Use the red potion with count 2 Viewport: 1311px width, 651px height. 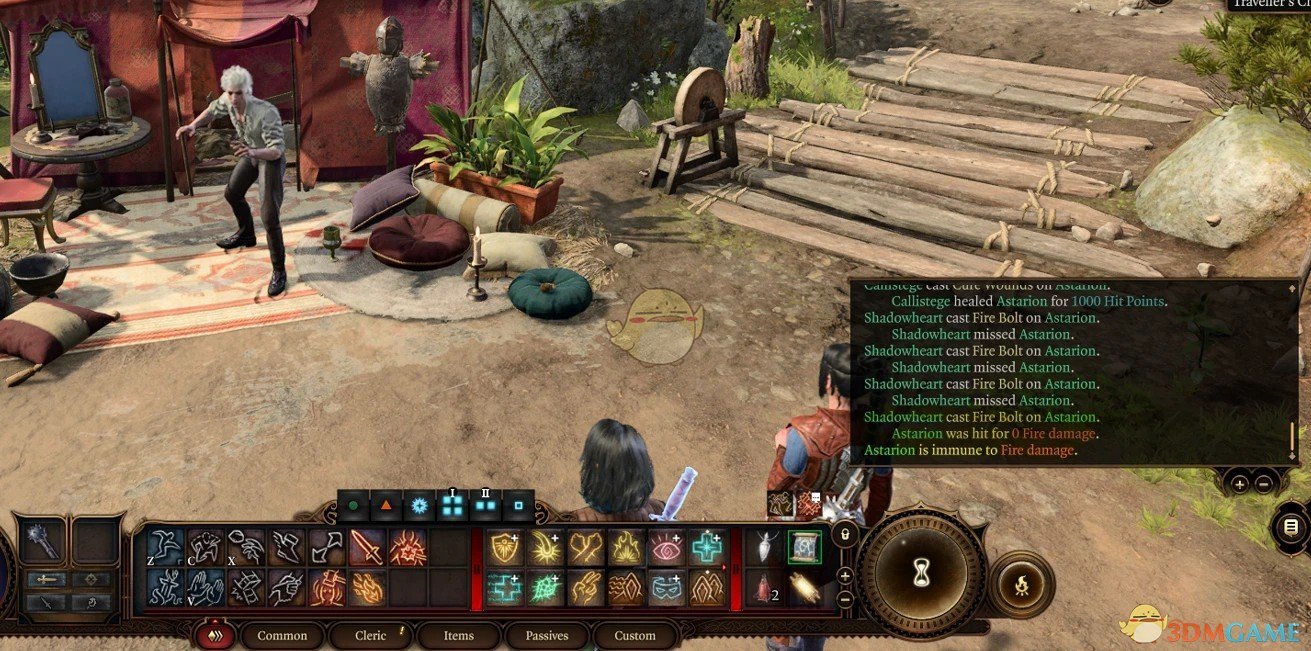763,588
